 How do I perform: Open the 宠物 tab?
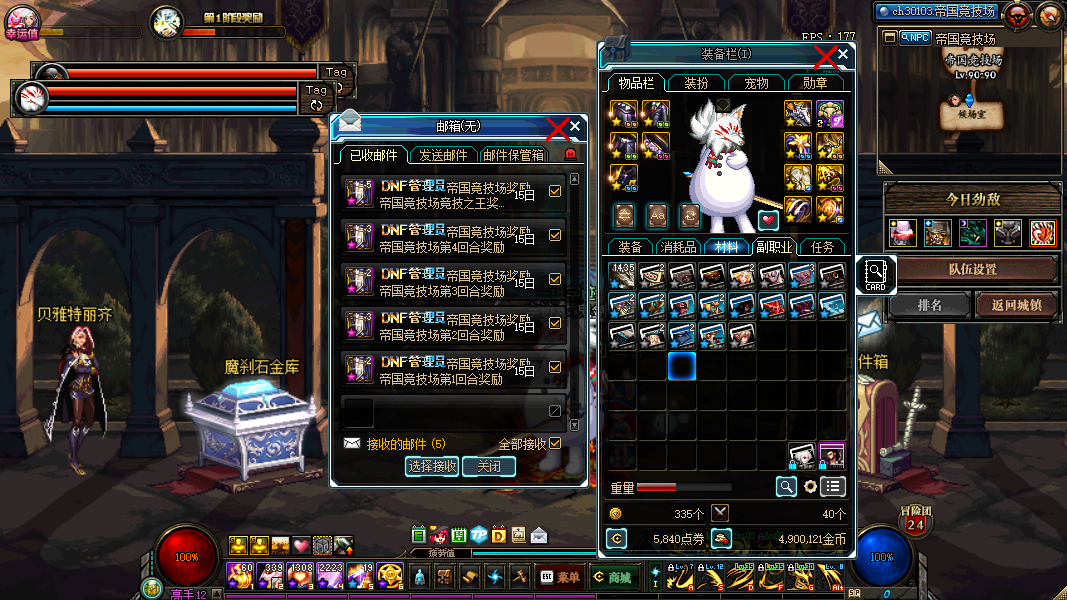[x=757, y=83]
